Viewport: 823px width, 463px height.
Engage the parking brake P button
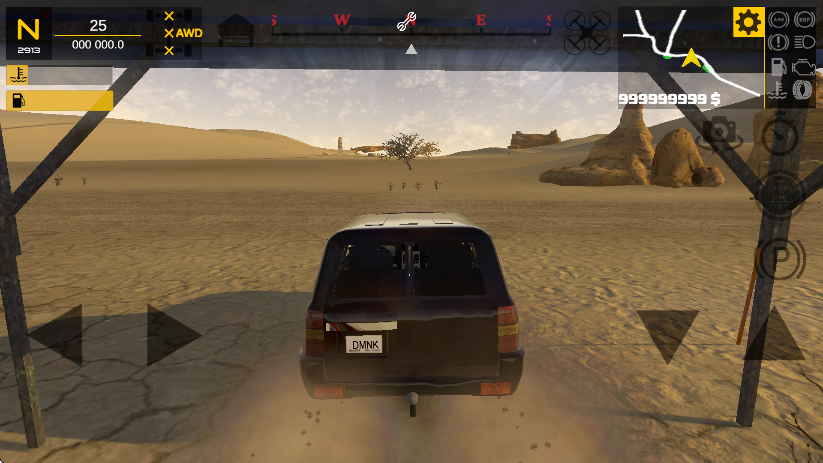tap(779, 260)
